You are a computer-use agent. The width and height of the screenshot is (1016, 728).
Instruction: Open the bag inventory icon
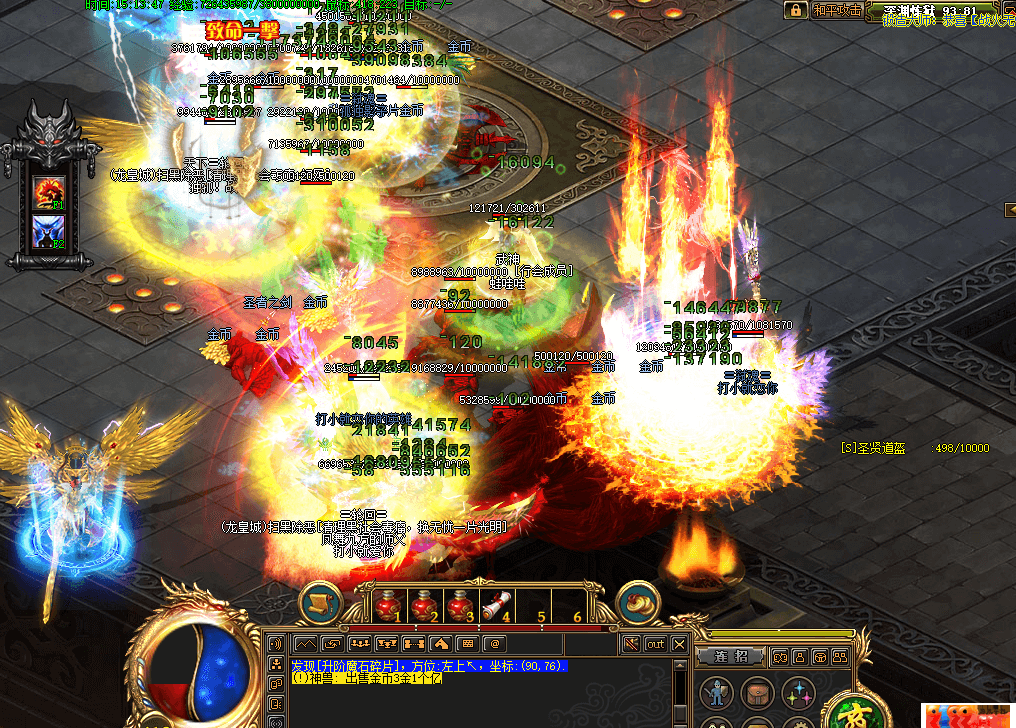[x=757, y=692]
